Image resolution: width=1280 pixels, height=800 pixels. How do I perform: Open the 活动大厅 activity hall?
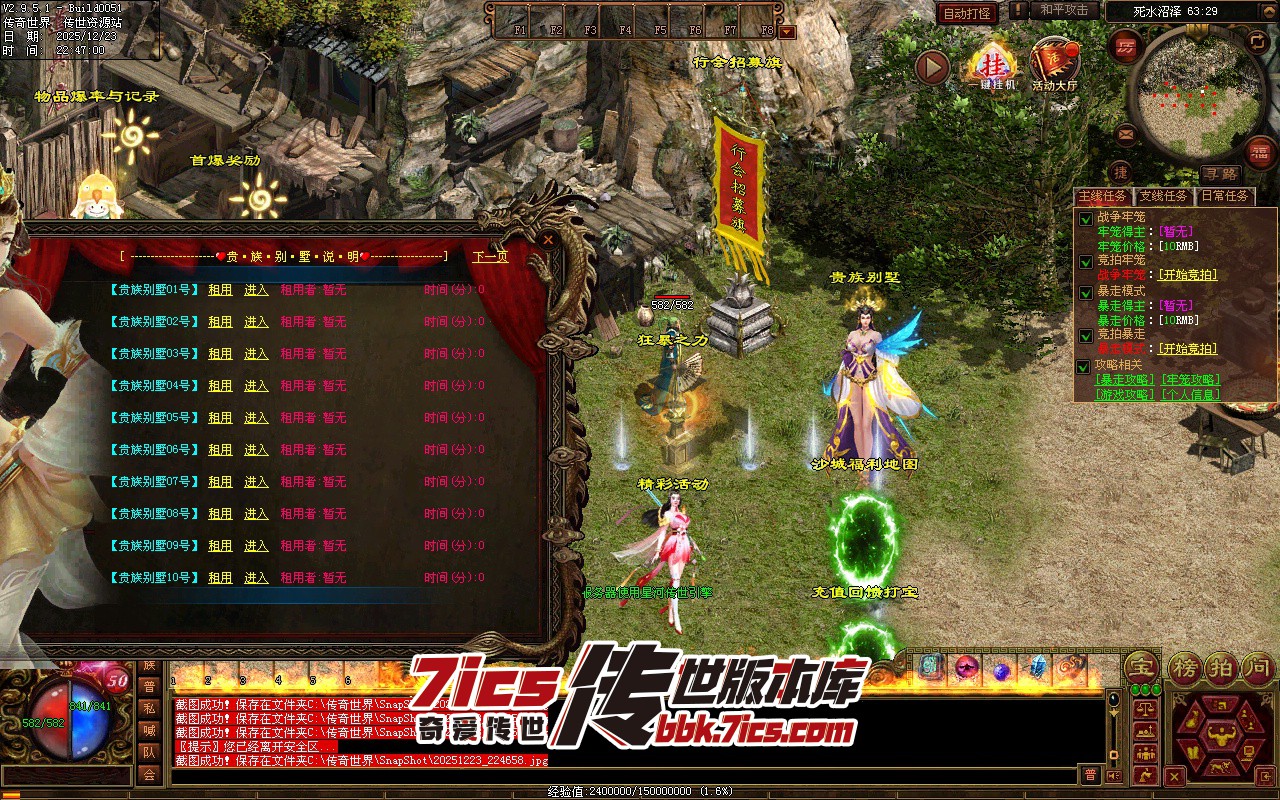(x=1054, y=66)
